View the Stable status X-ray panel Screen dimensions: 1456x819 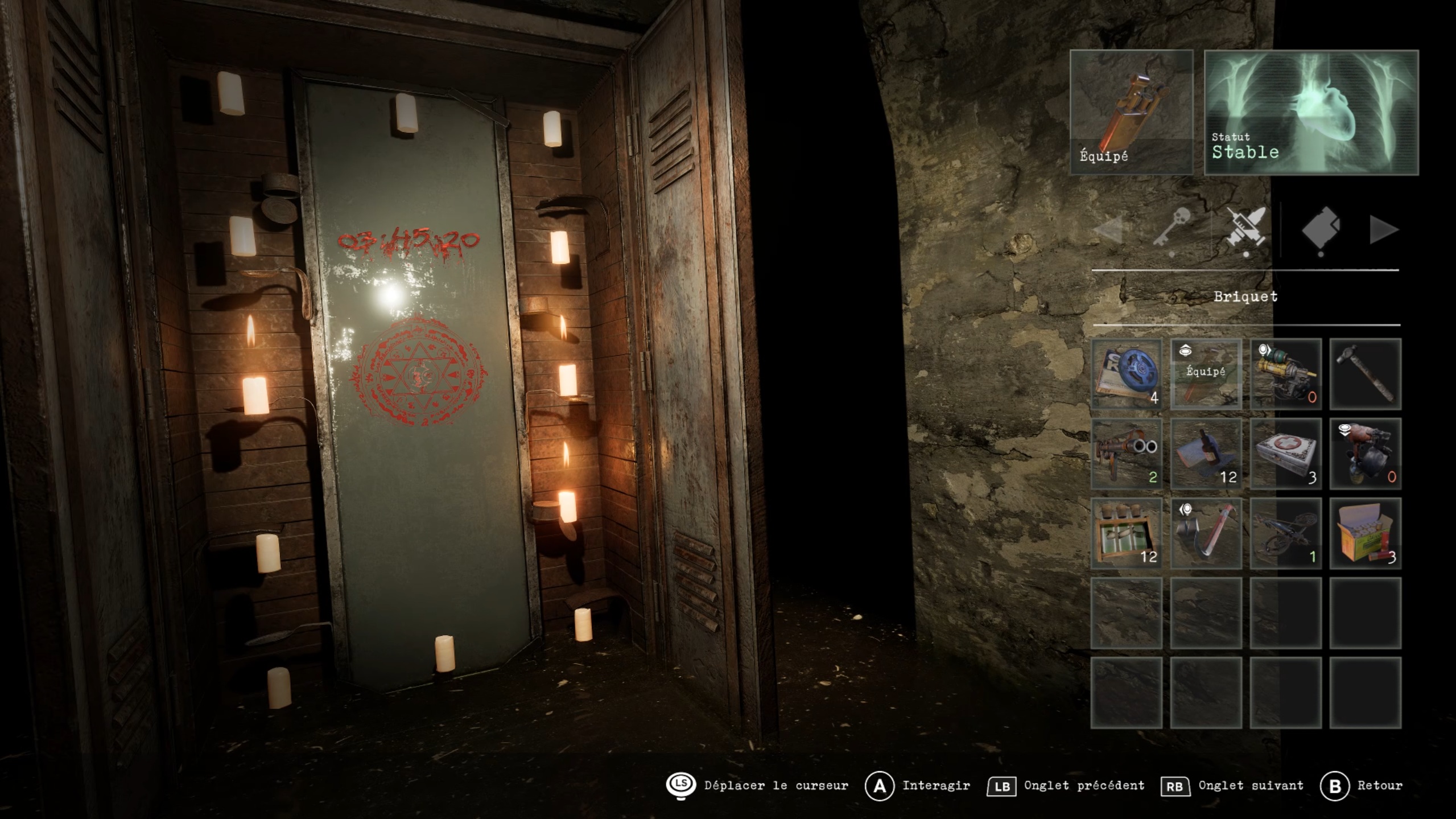1311,112
